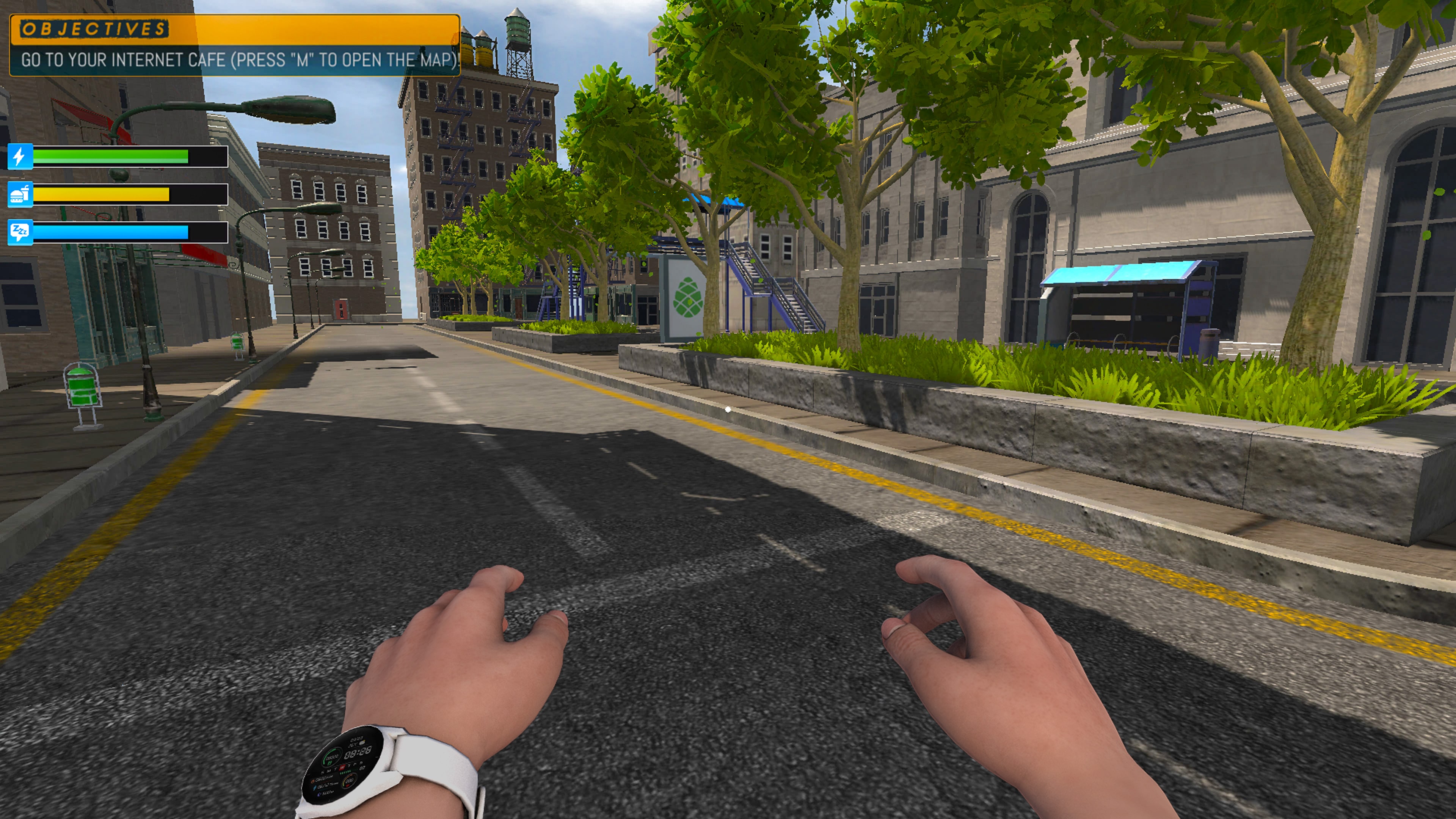Select the burger hunger stat icon
The height and width of the screenshot is (819, 1456).
click(21, 195)
